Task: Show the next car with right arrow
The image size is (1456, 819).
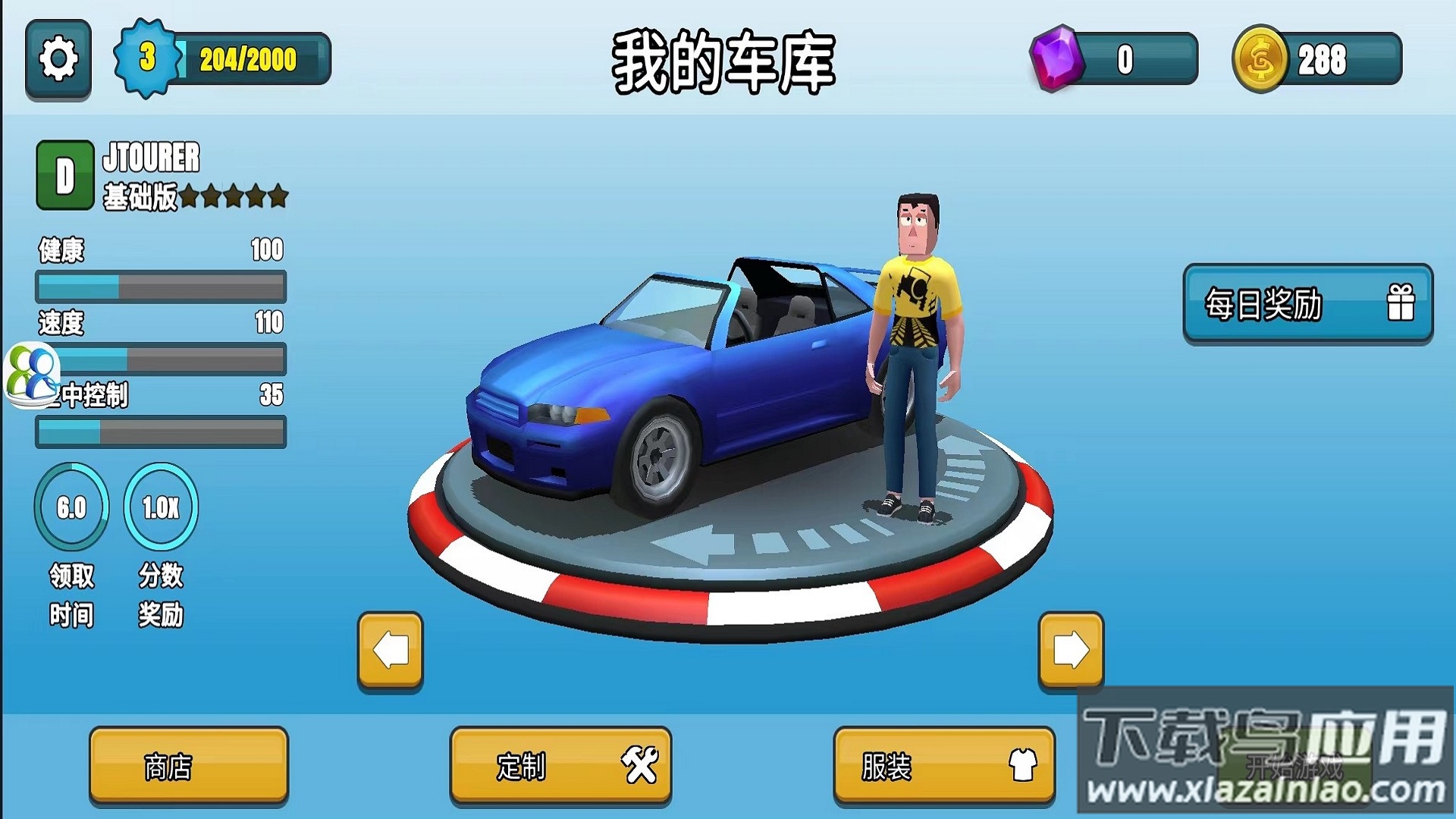Action: [x=1071, y=651]
